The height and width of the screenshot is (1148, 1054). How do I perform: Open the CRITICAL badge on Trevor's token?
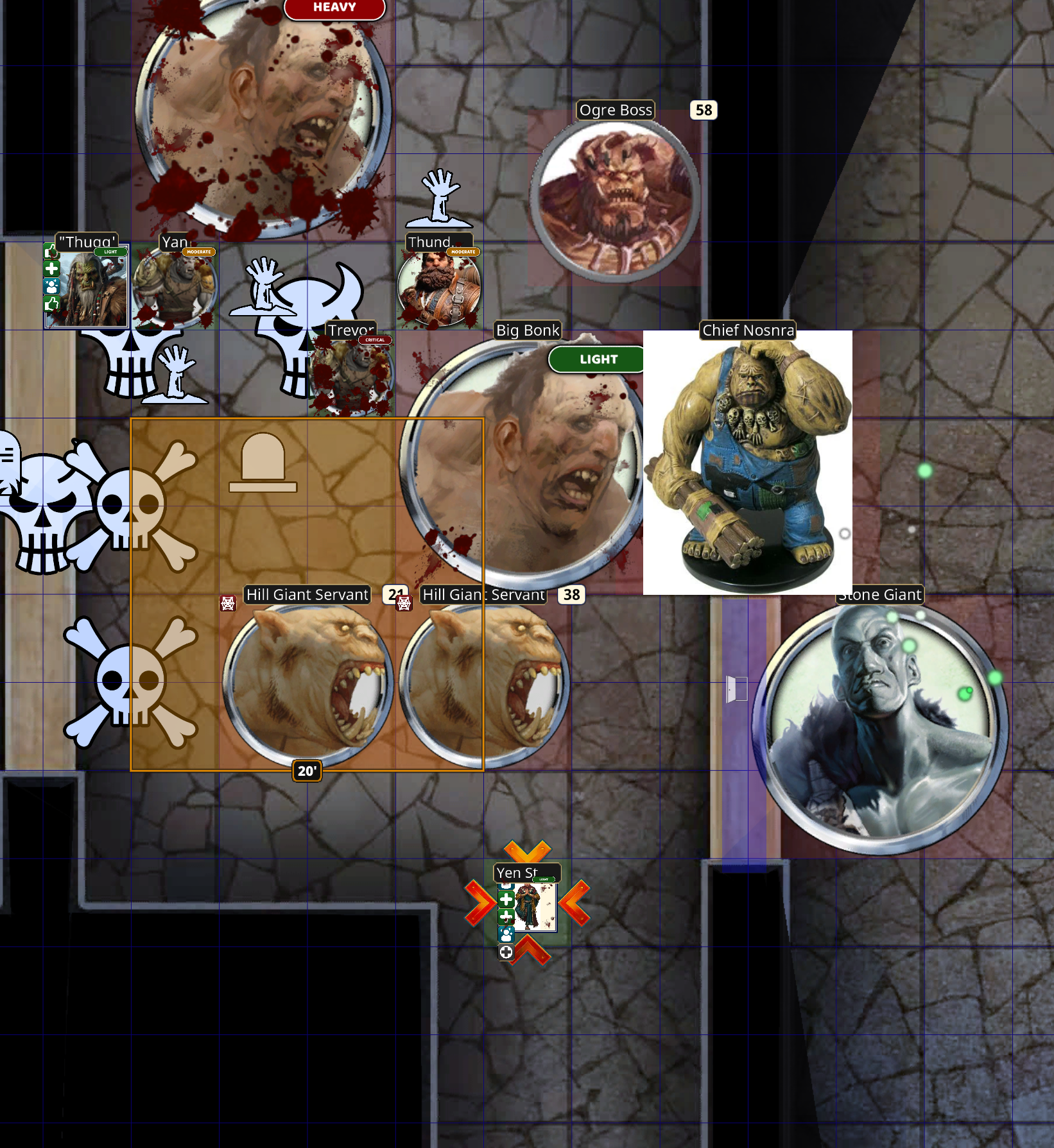click(x=376, y=341)
